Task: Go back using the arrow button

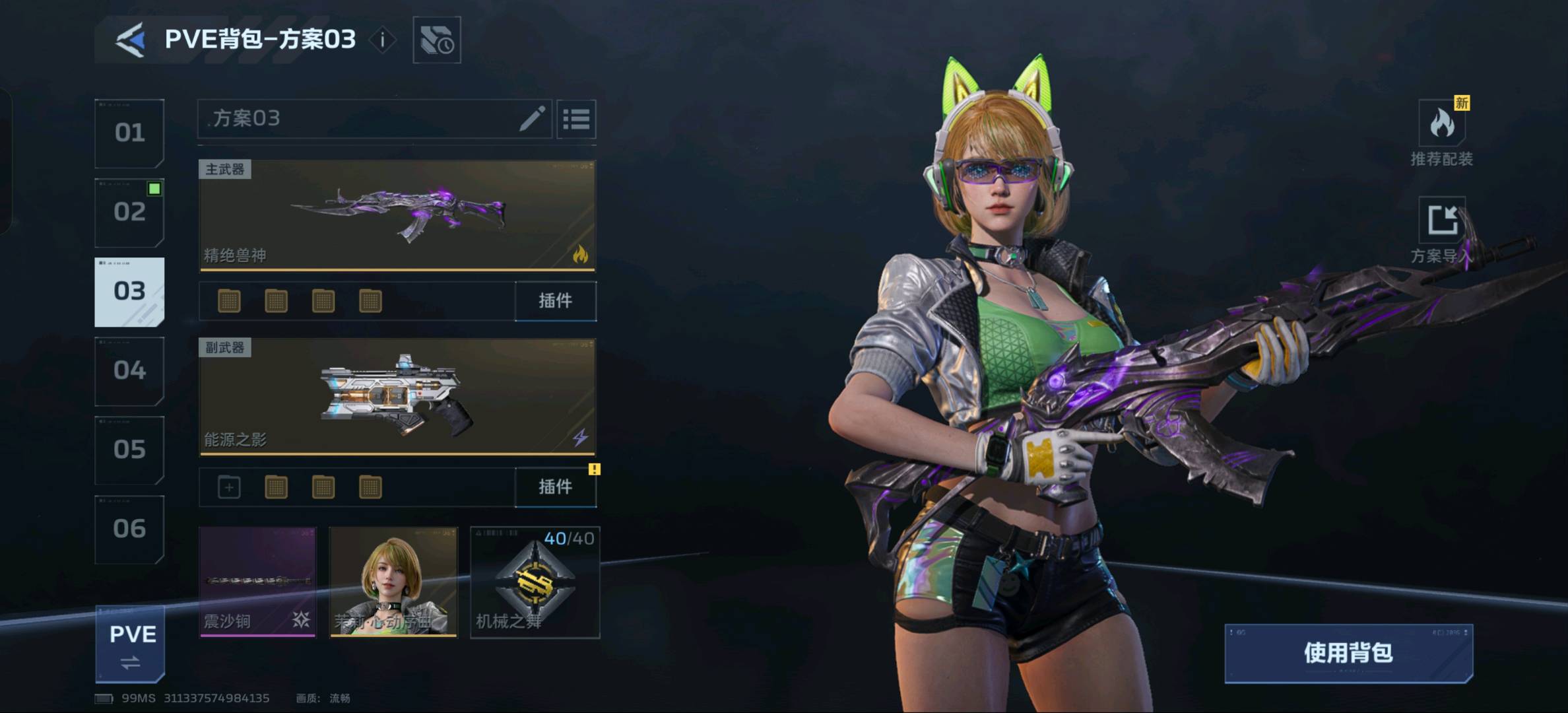Action: (131, 40)
